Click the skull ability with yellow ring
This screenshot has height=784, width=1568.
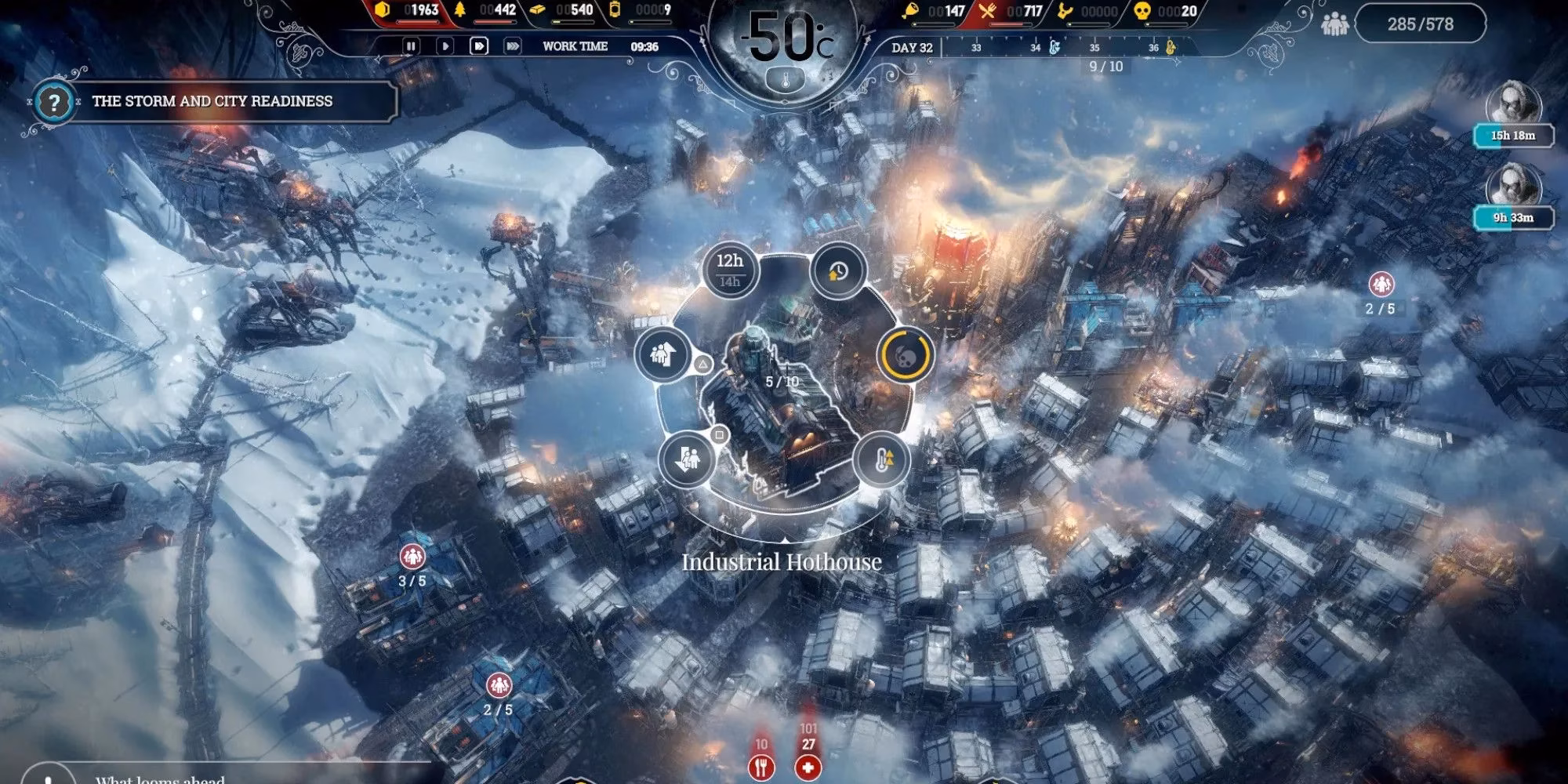pyautogui.click(x=906, y=354)
